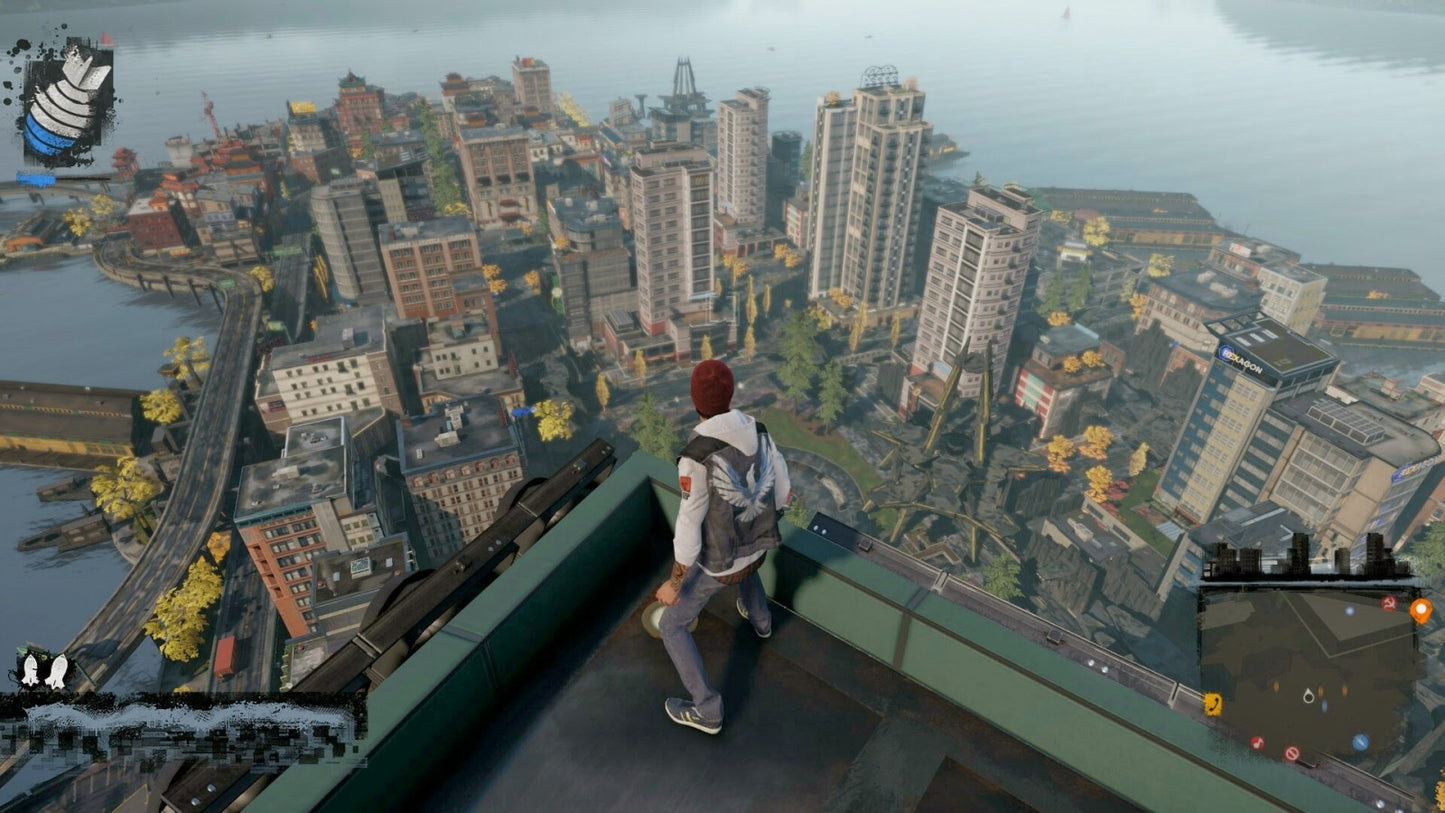Click the blue dot near the hammer-and-sickle marker
1445x813 pixels.
(1349, 609)
